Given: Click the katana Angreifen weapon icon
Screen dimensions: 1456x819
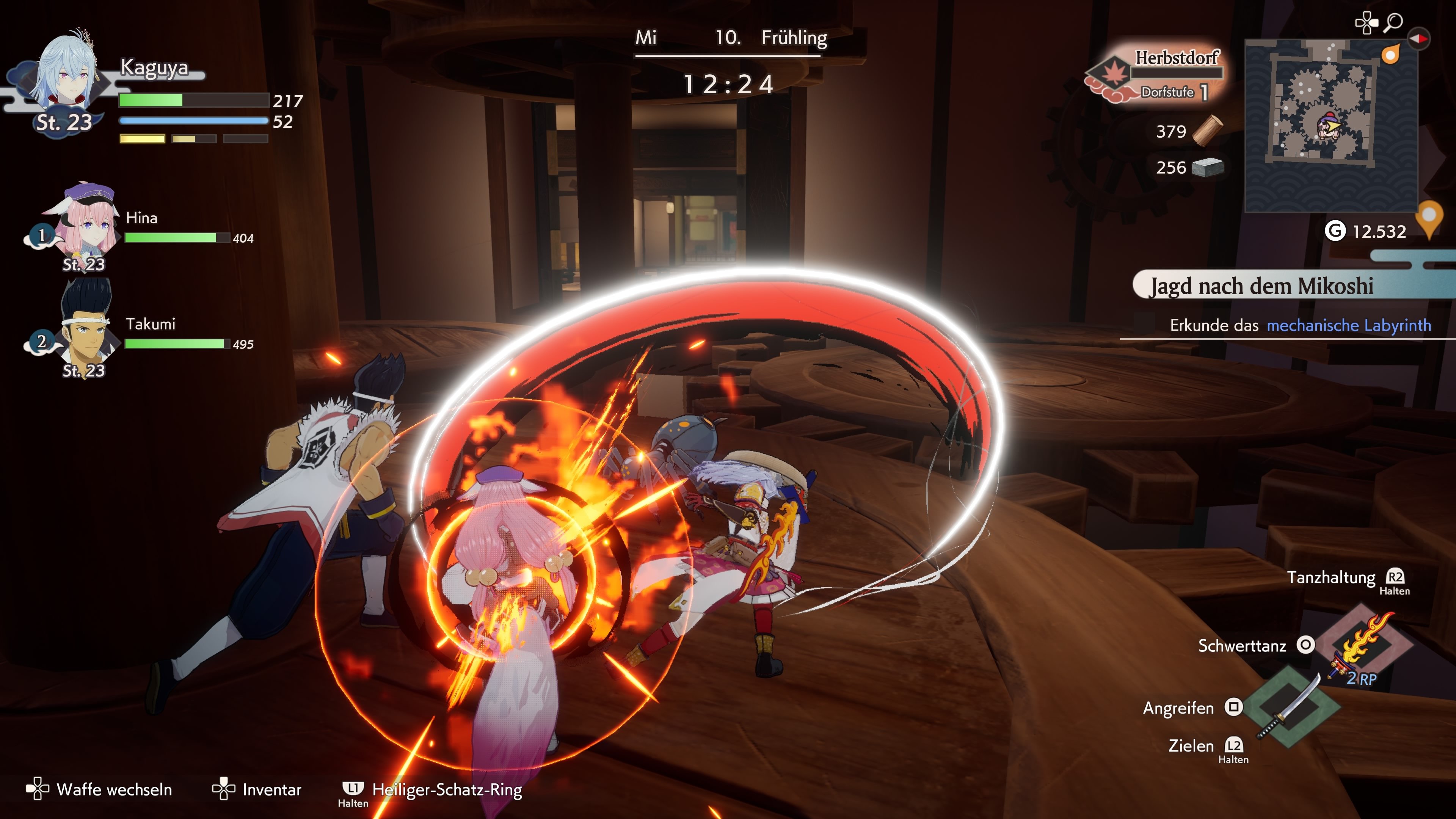Looking at the screenshot, I should point(1291,706).
